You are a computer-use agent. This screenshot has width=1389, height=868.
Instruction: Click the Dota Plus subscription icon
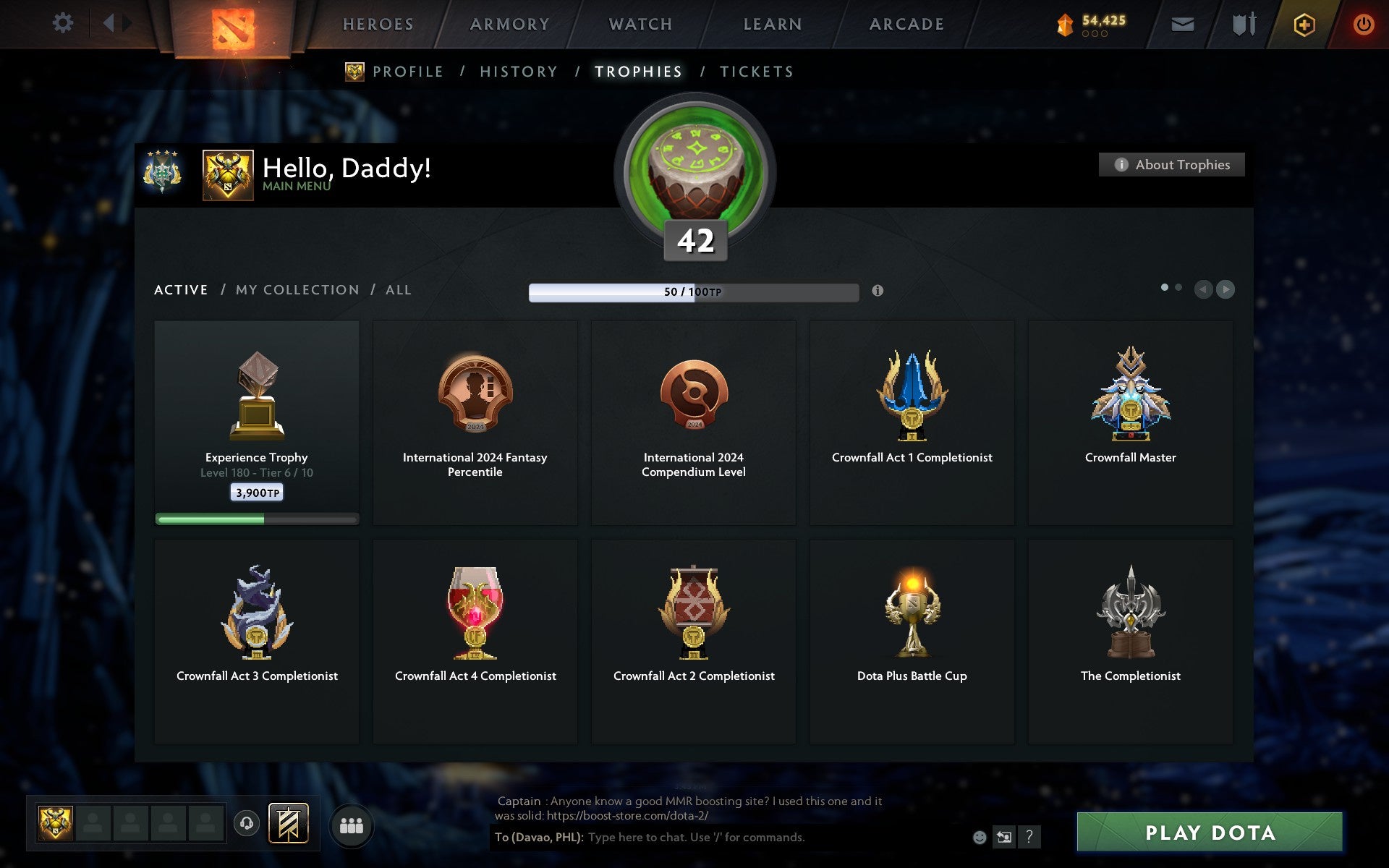pos(1303,23)
